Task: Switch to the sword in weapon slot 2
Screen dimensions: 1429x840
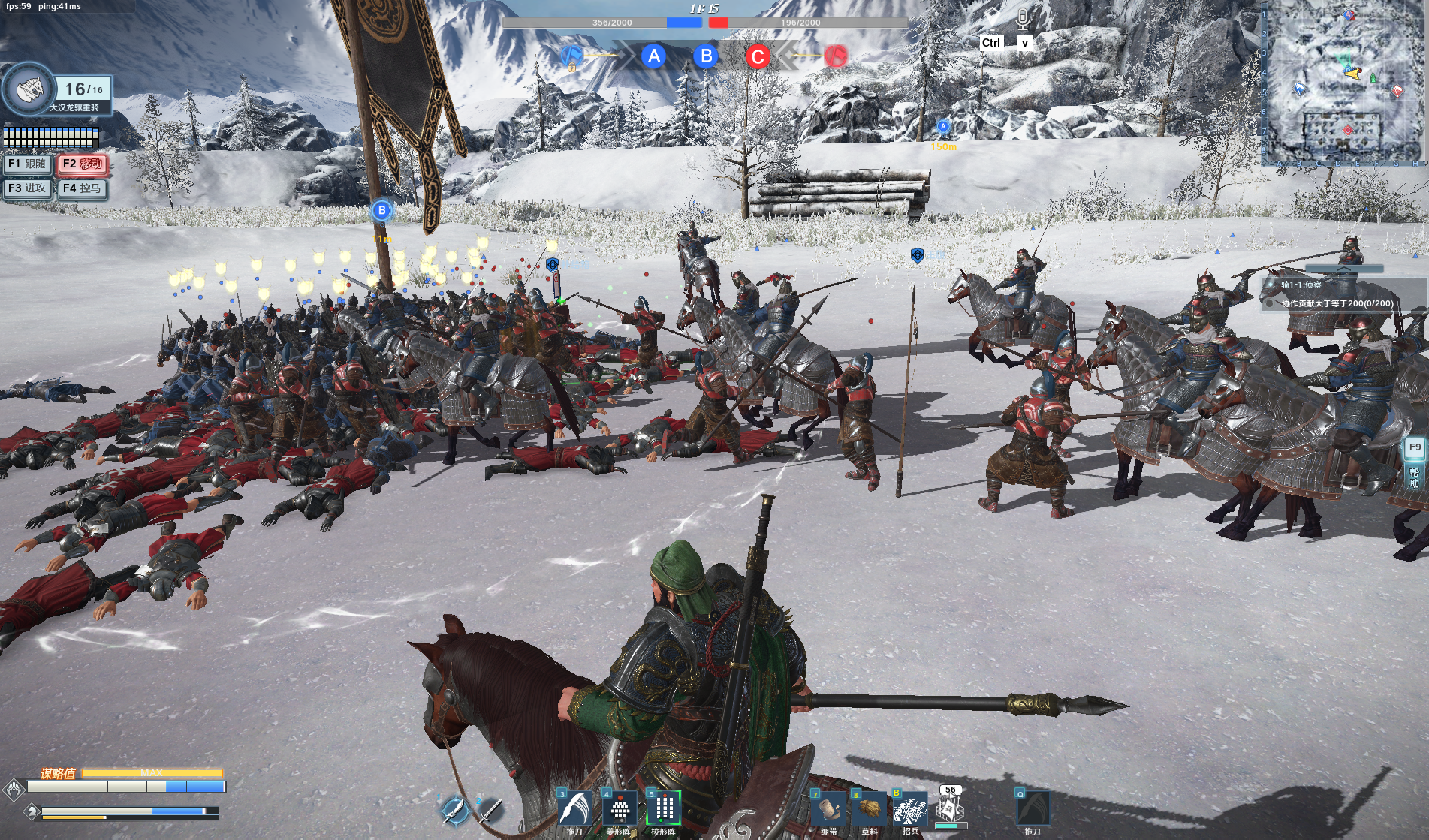Action: [x=490, y=810]
